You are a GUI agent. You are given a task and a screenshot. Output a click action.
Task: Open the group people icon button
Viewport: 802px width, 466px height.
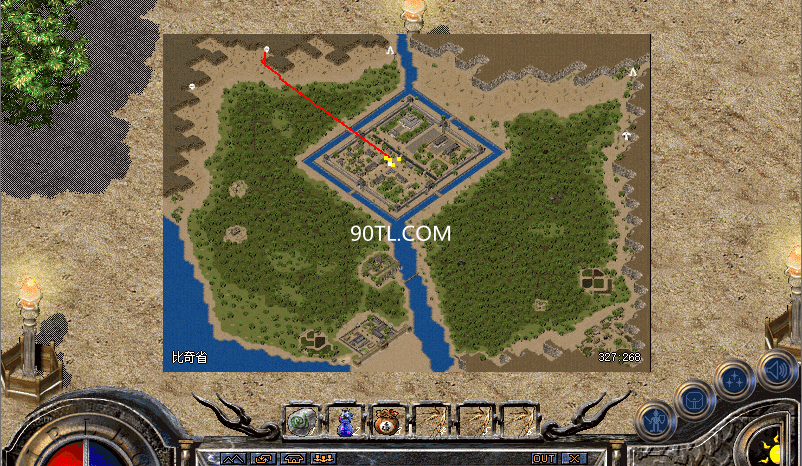click(x=323, y=458)
